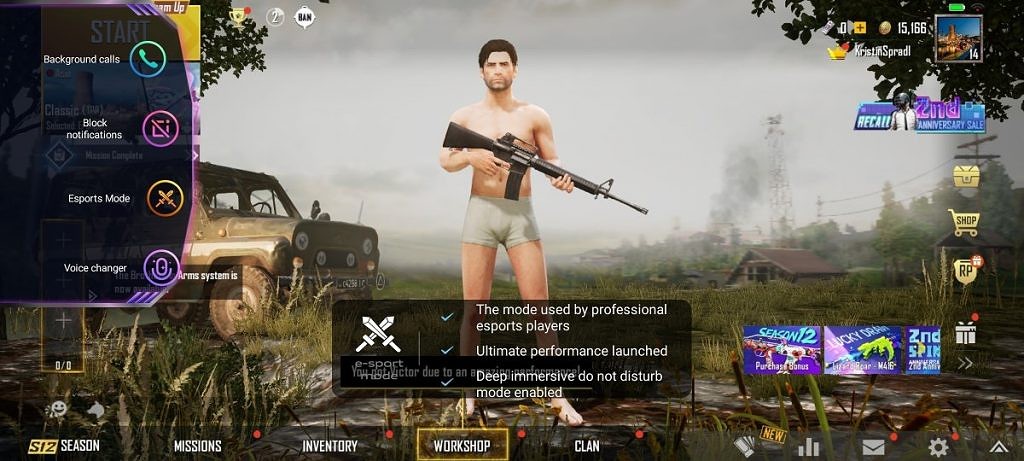
Task: Open the 2nd Anniversary Sale banner
Action: 919,115
